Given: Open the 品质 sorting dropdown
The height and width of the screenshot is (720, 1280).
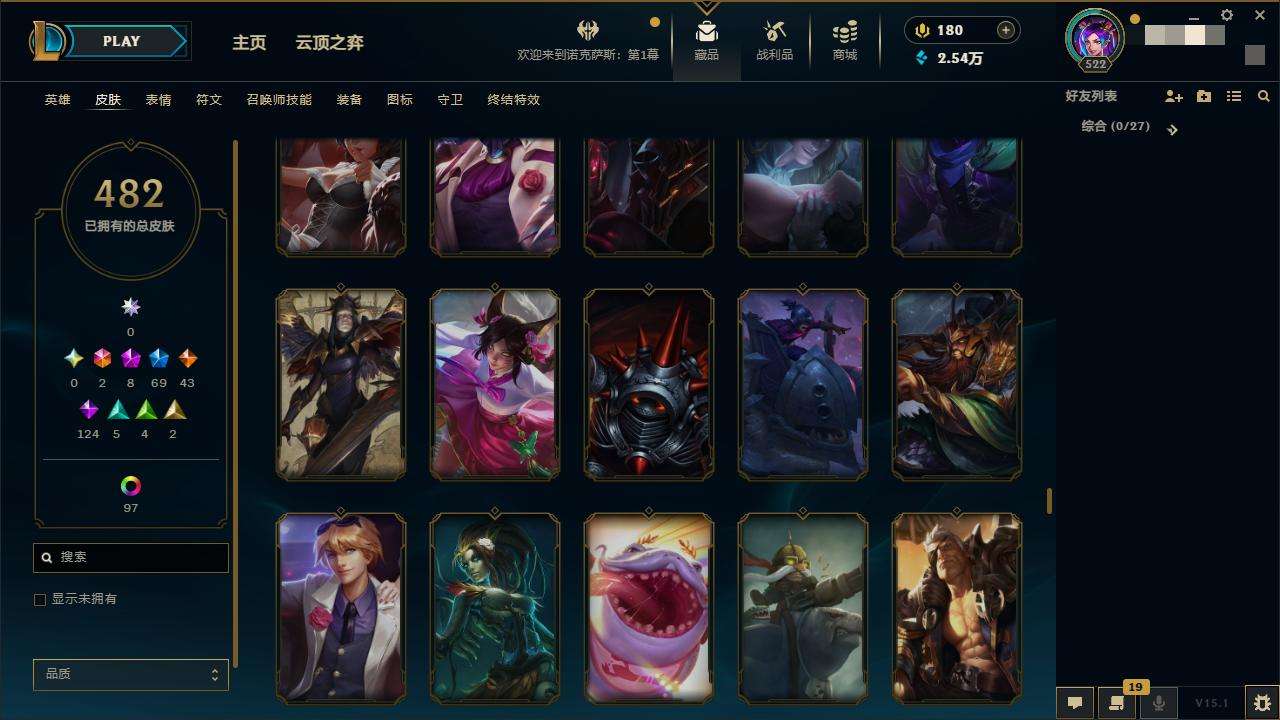Looking at the screenshot, I should point(131,674).
